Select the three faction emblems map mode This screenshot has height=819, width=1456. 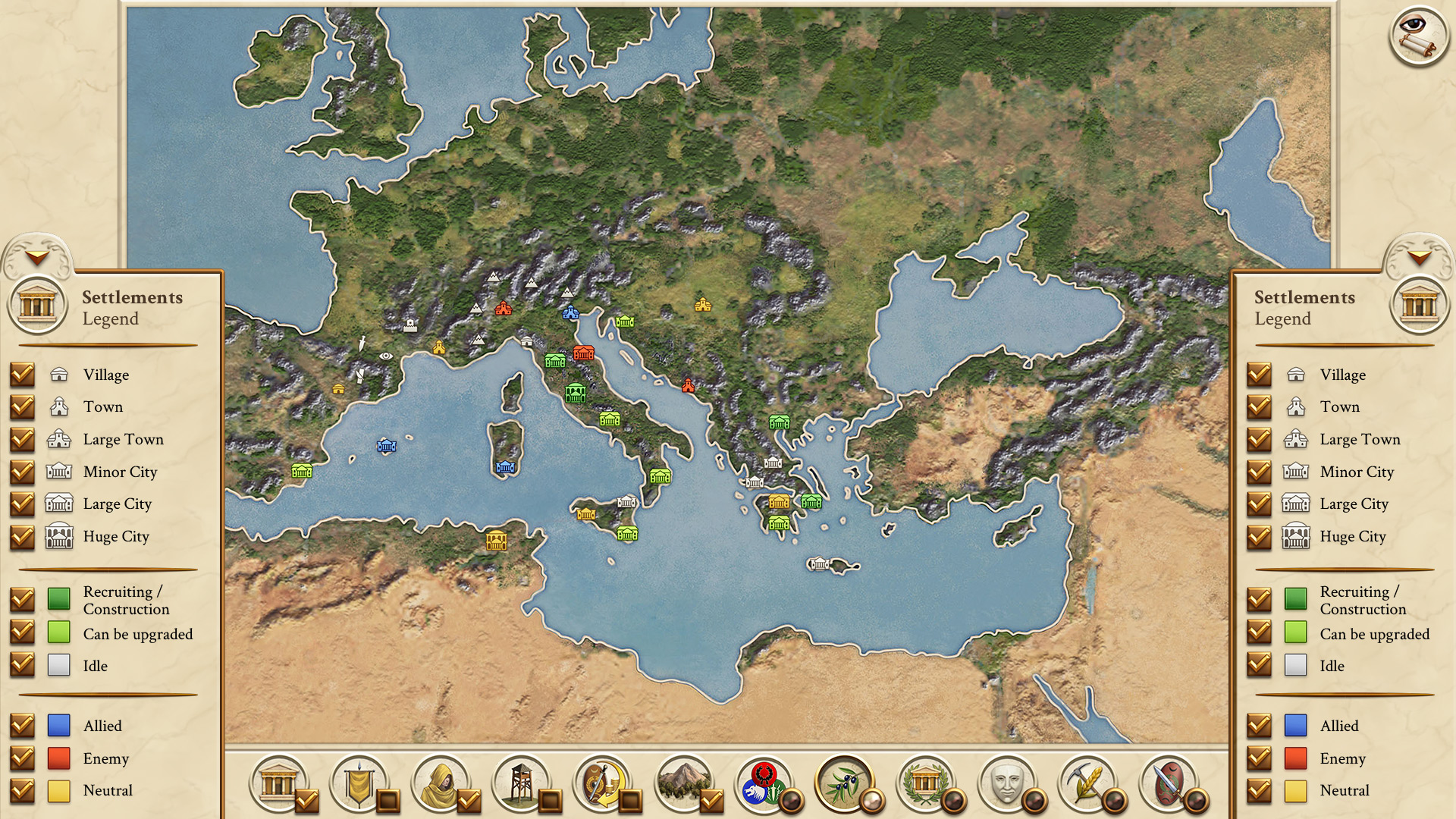click(764, 783)
